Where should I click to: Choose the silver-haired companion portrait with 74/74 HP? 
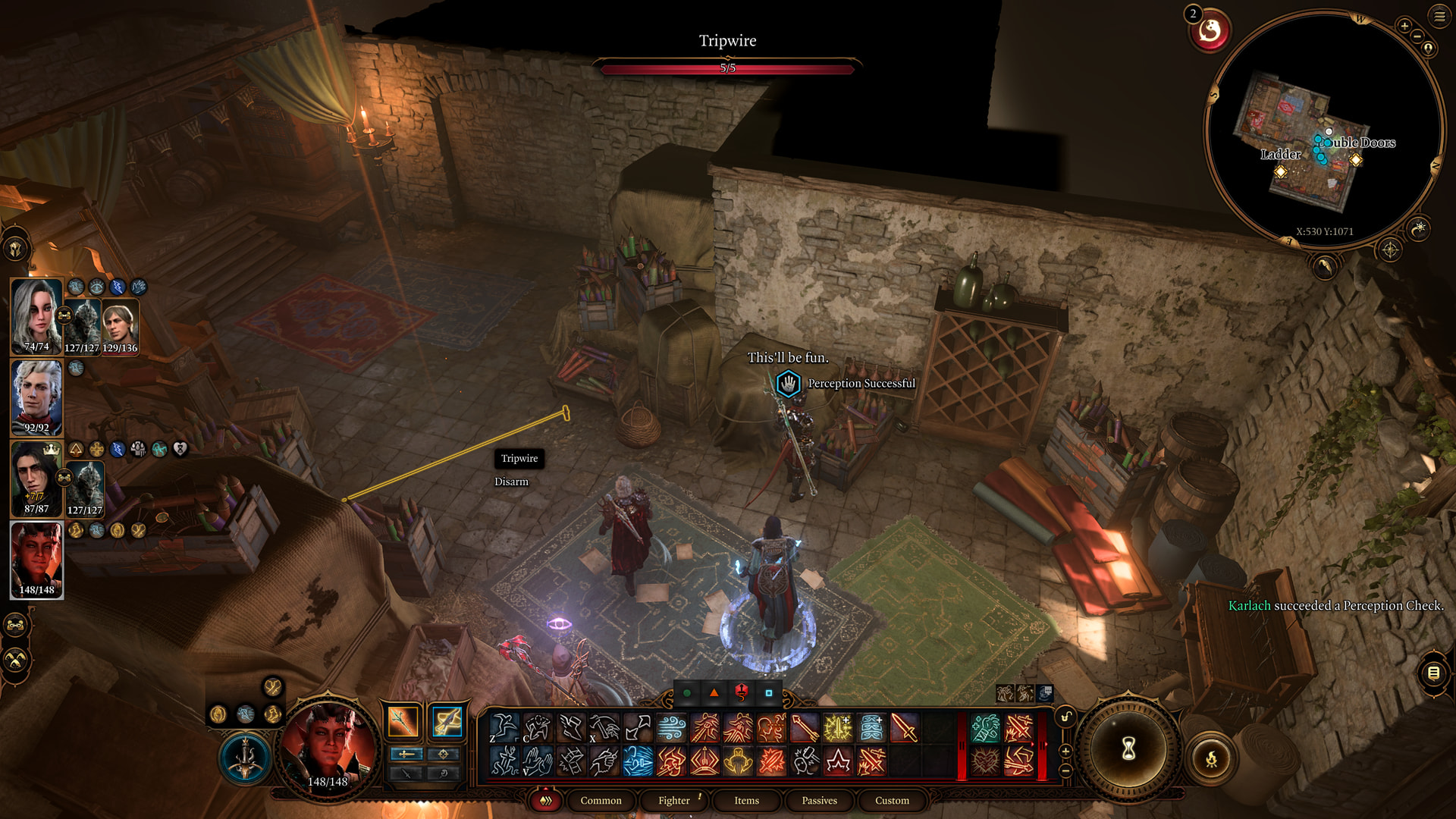pyautogui.click(x=36, y=315)
